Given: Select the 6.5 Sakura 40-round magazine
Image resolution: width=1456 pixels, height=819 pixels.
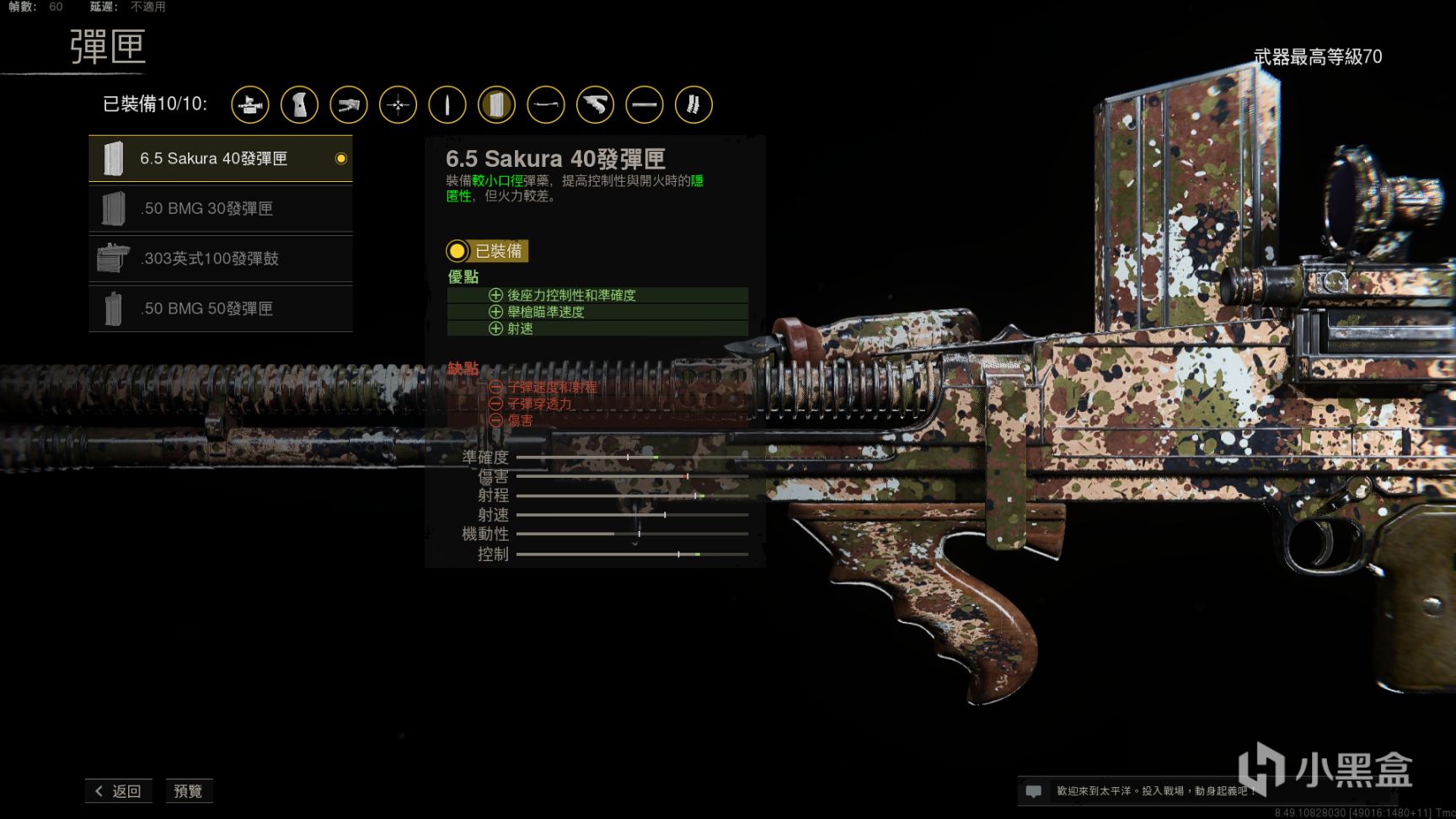Looking at the screenshot, I should (220, 158).
